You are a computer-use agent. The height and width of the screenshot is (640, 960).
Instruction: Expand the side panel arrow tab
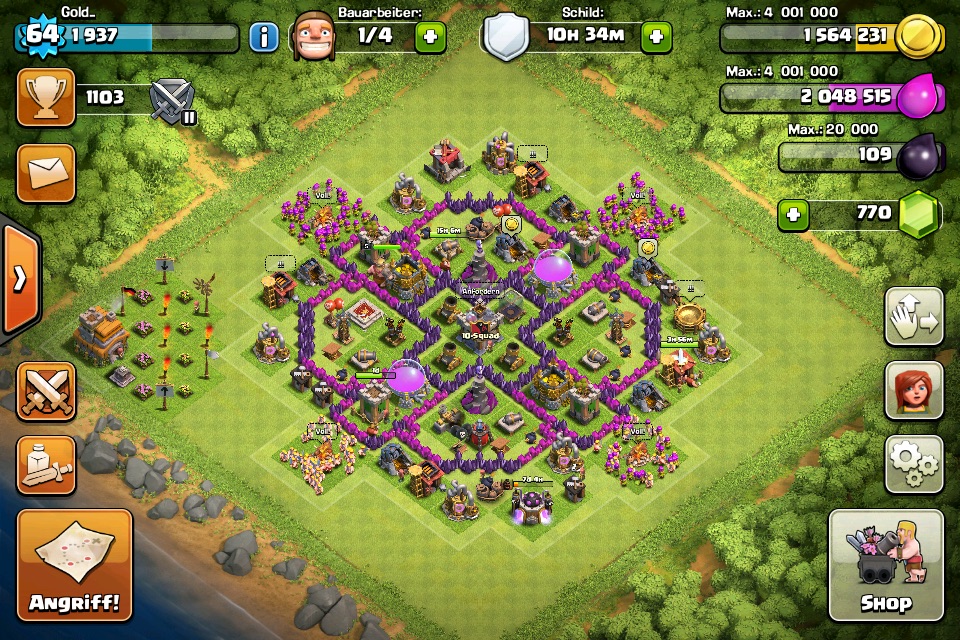point(19,279)
